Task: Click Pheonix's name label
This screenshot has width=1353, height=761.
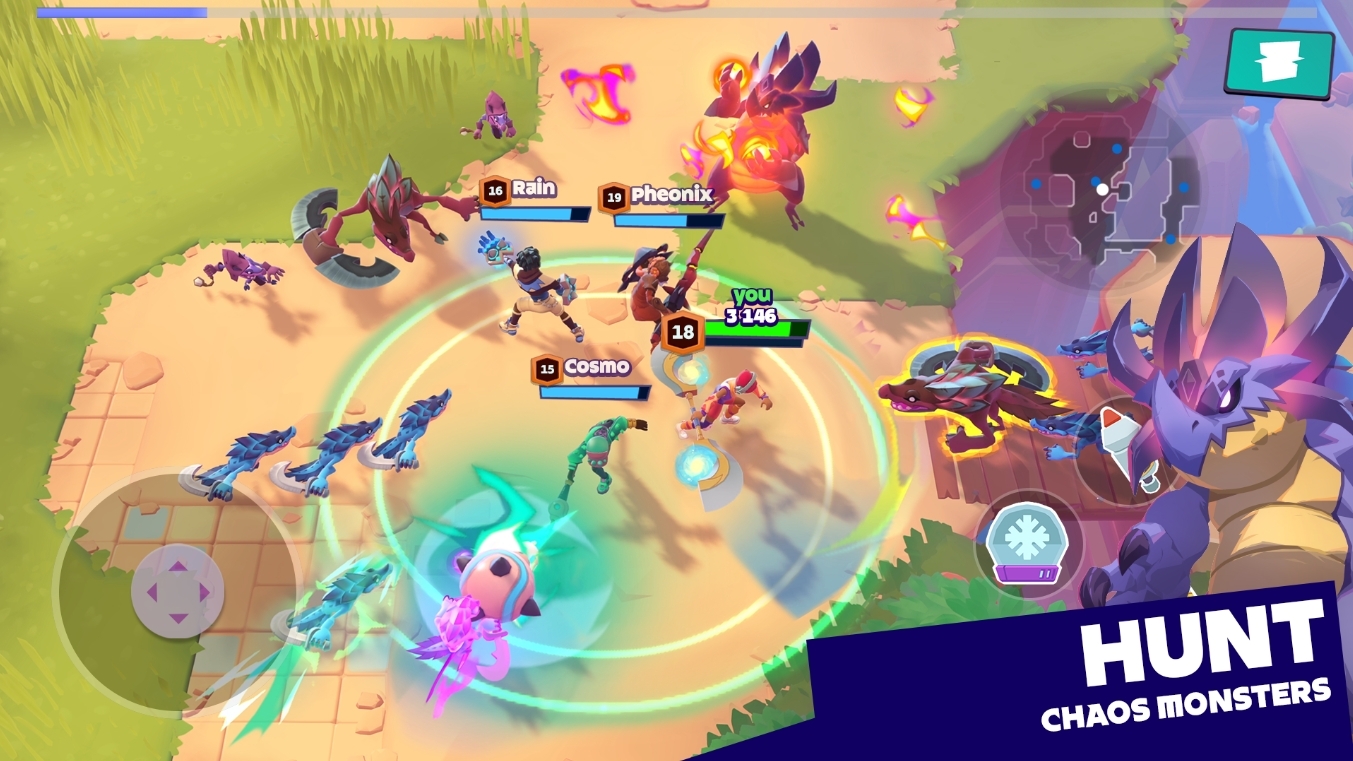Action: 672,196
